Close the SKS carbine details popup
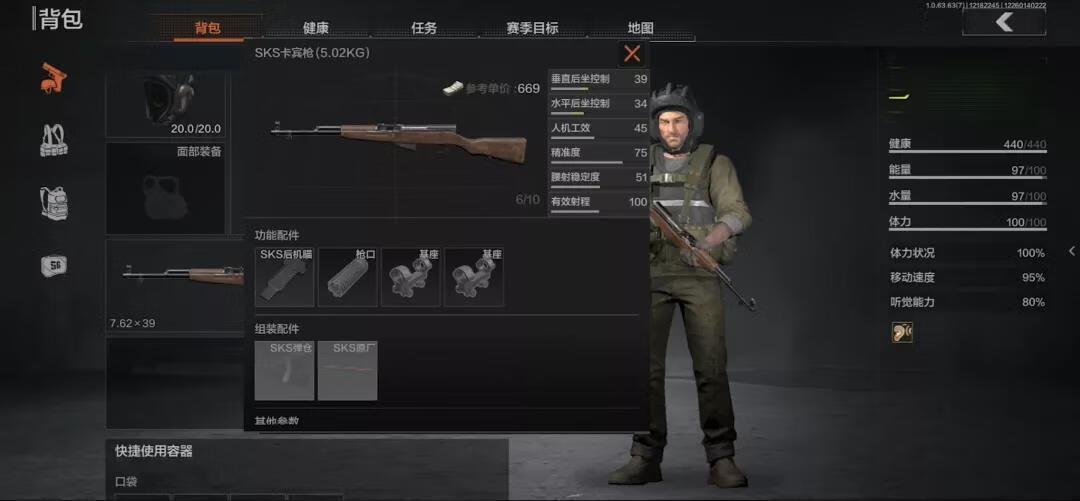 click(x=632, y=54)
